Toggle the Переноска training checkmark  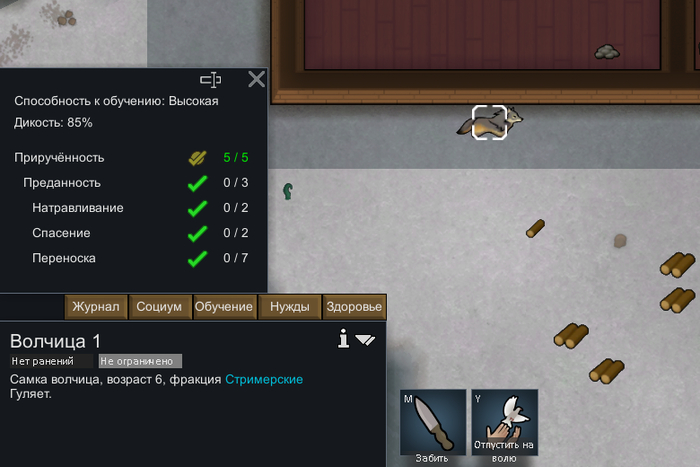[x=198, y=258]
